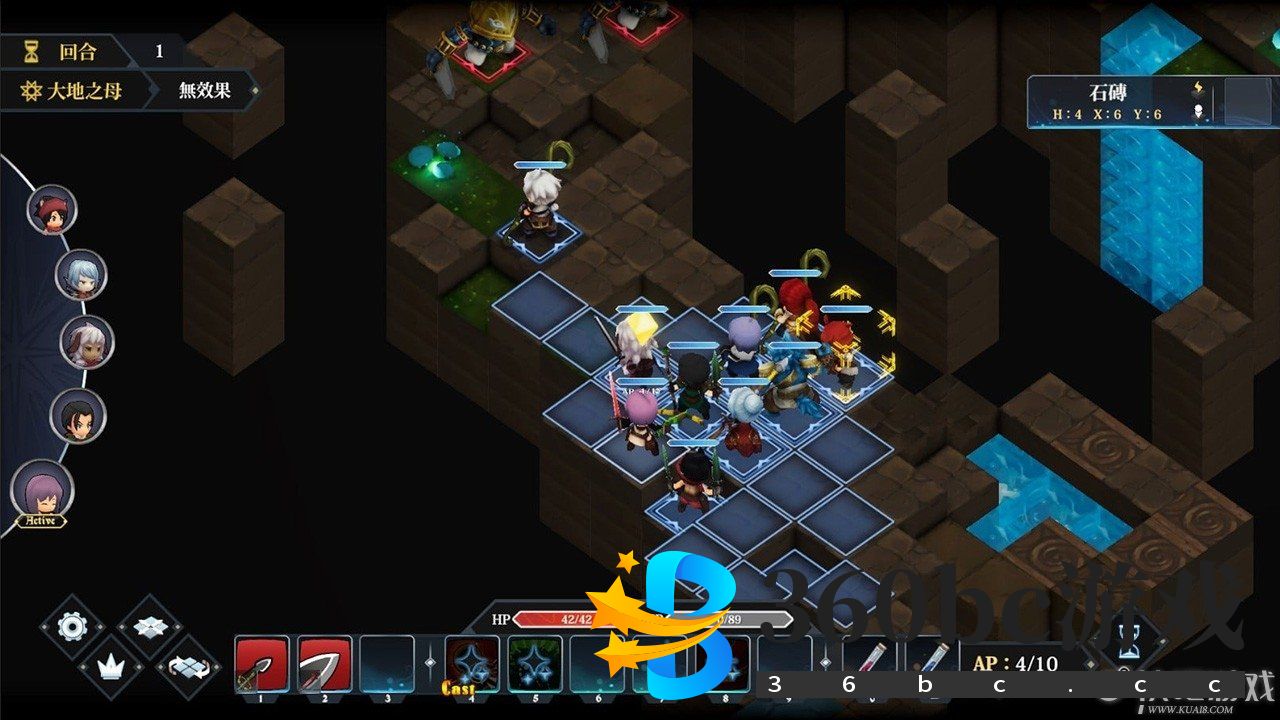This screenshot has width=1280, height=720.
Task: Choose the green sparkle skill in slot 5
Action: pos(534,664)
